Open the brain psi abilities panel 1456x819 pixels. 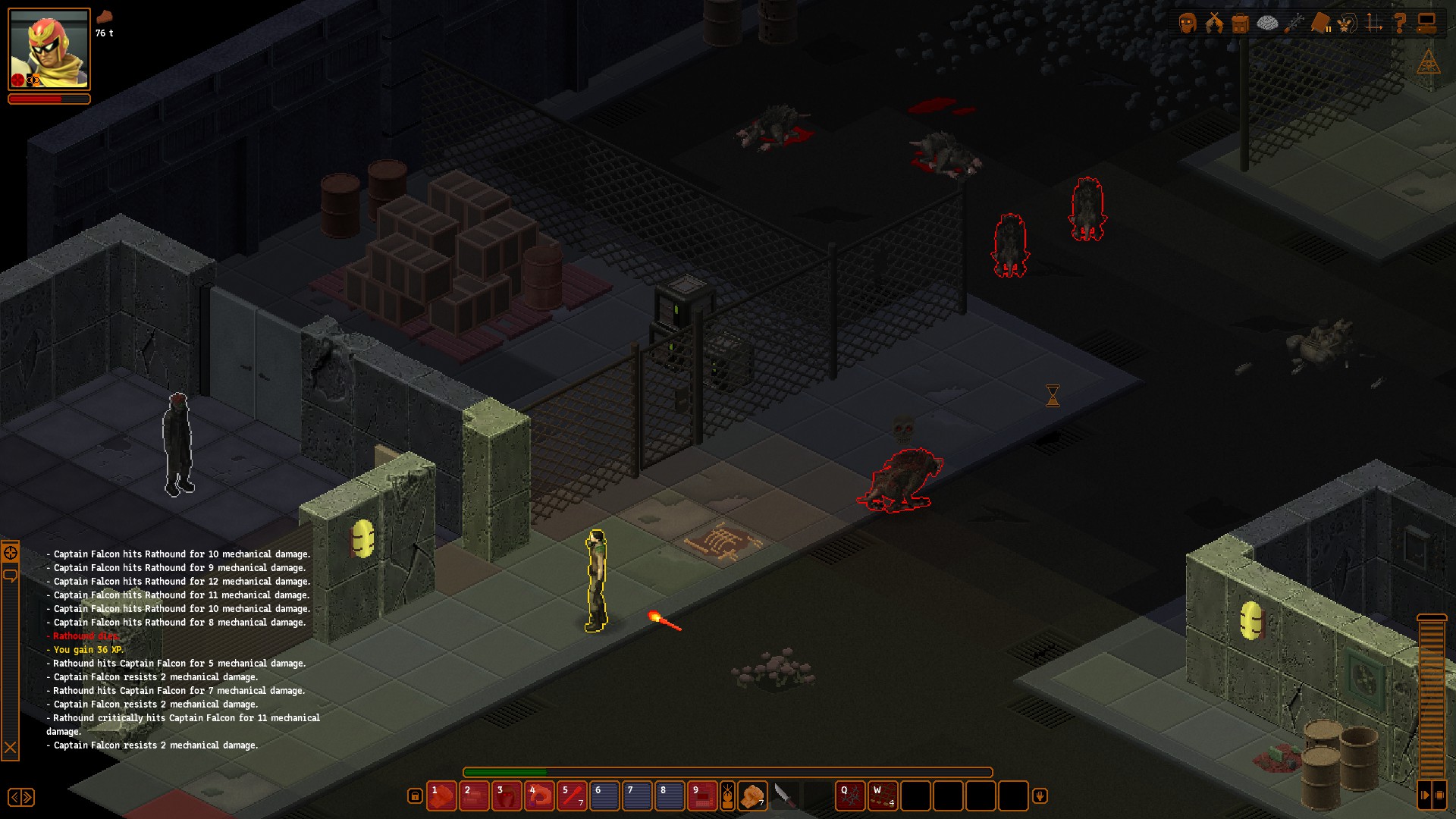point(1267,24)
